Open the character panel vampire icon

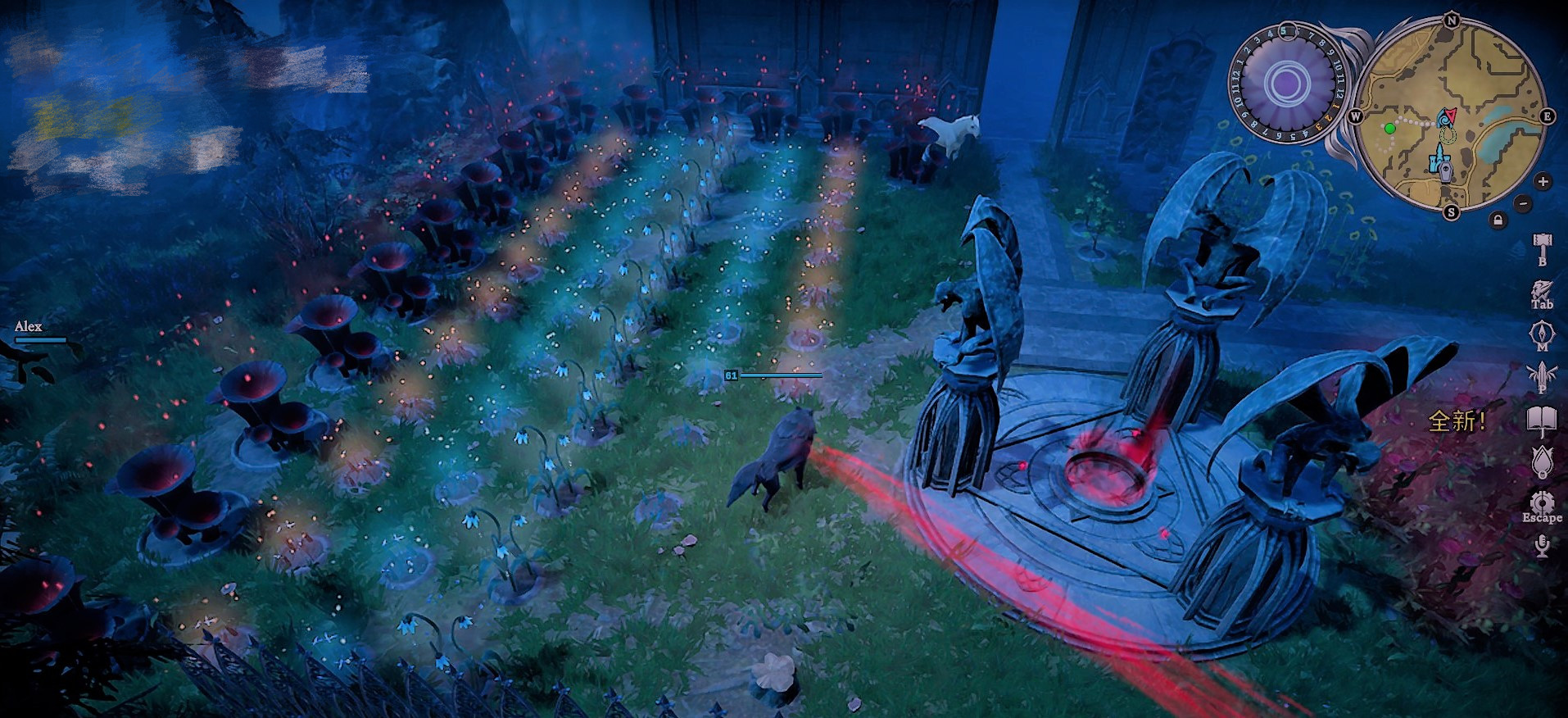pos(1542,291)
